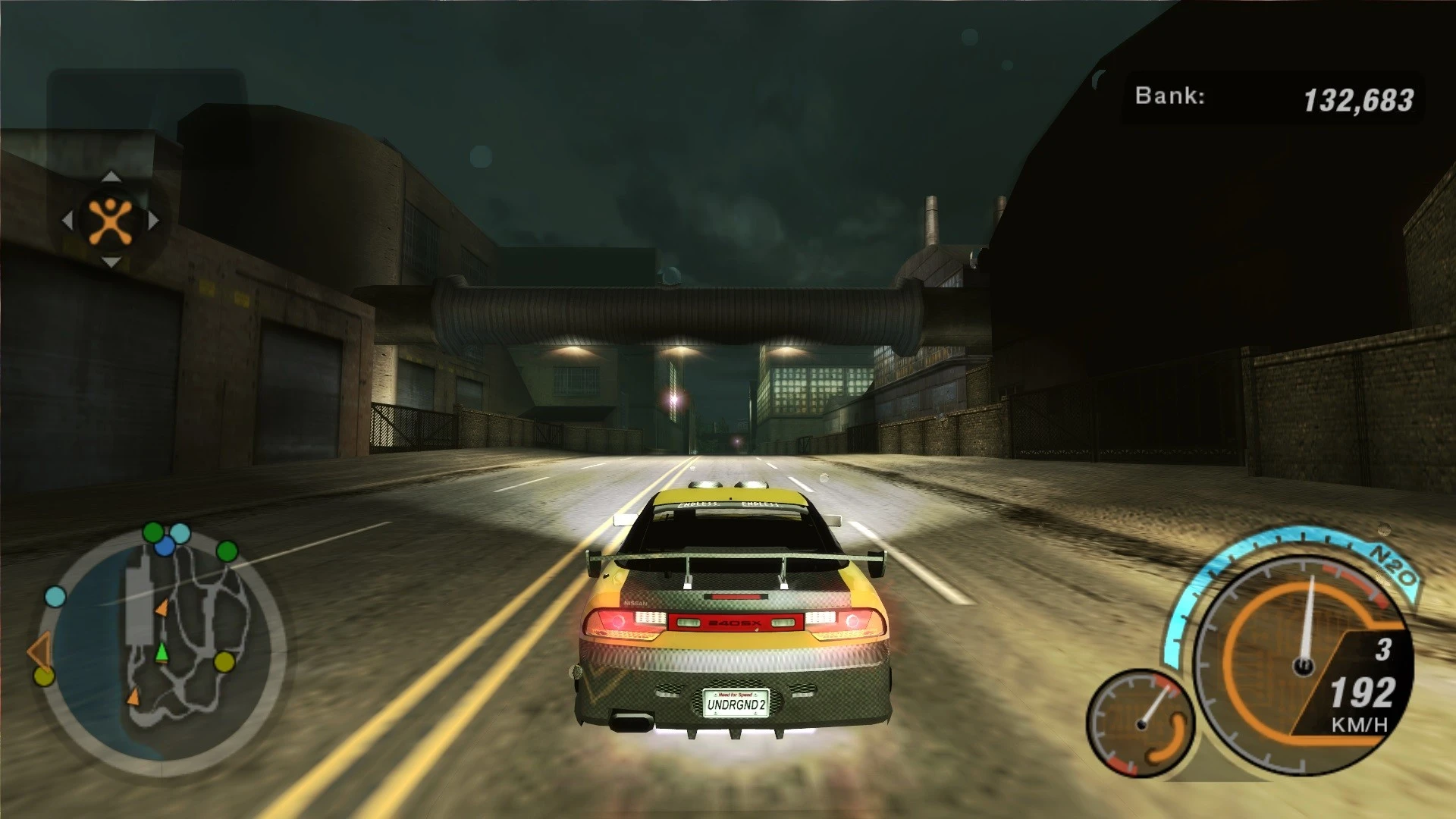Select the dark blue dot on minimap
1456x819 pixels.
pos(165,546)
